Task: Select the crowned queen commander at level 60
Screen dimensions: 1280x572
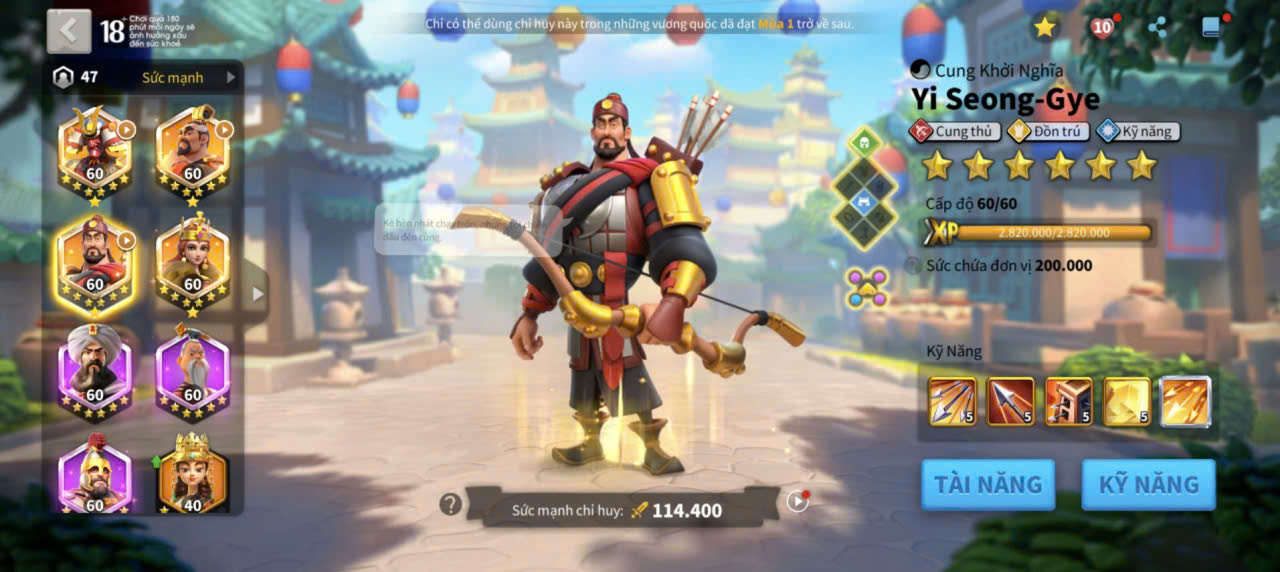Action: pyautogui.click(x=193, y=262)
